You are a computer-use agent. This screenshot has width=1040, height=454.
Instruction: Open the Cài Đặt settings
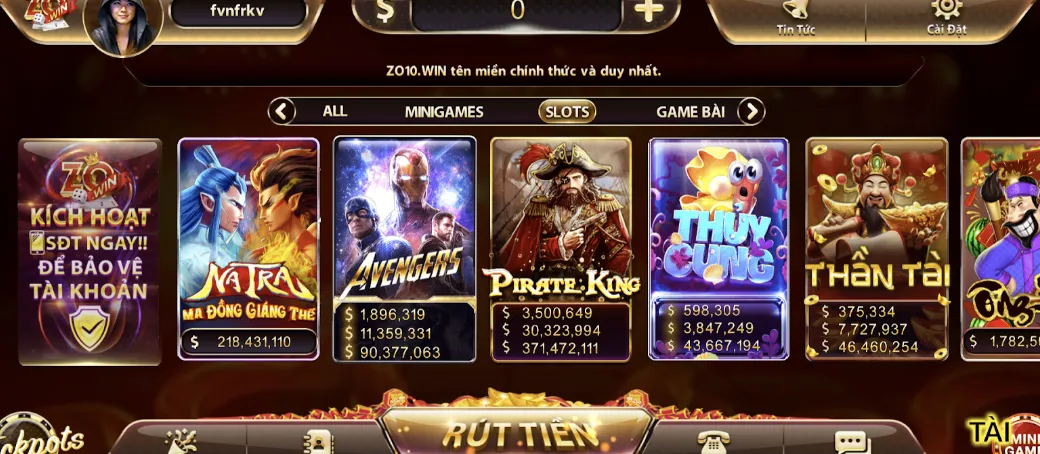[945, 16]
